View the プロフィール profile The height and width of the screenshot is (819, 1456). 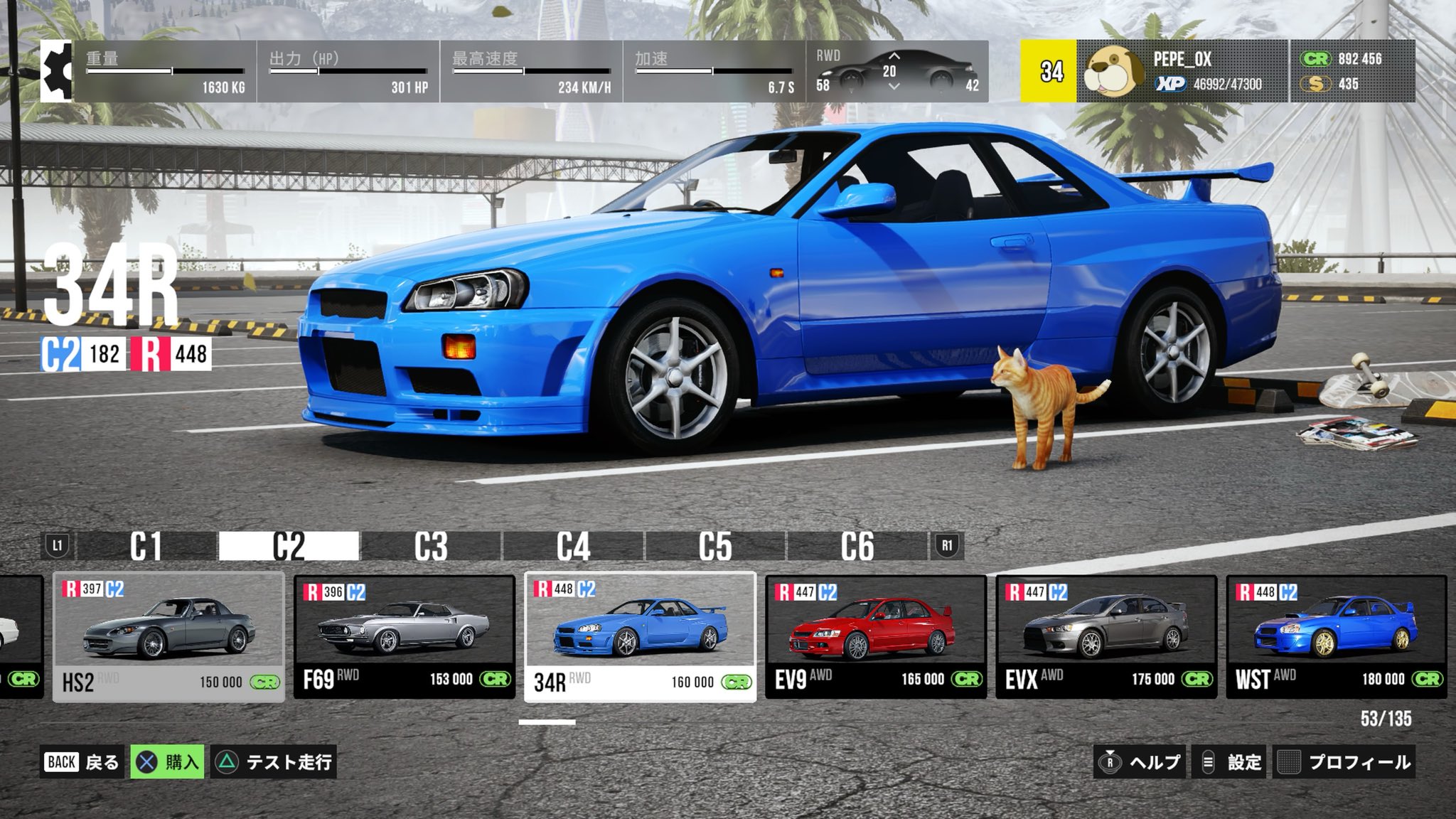point(1344,762)
